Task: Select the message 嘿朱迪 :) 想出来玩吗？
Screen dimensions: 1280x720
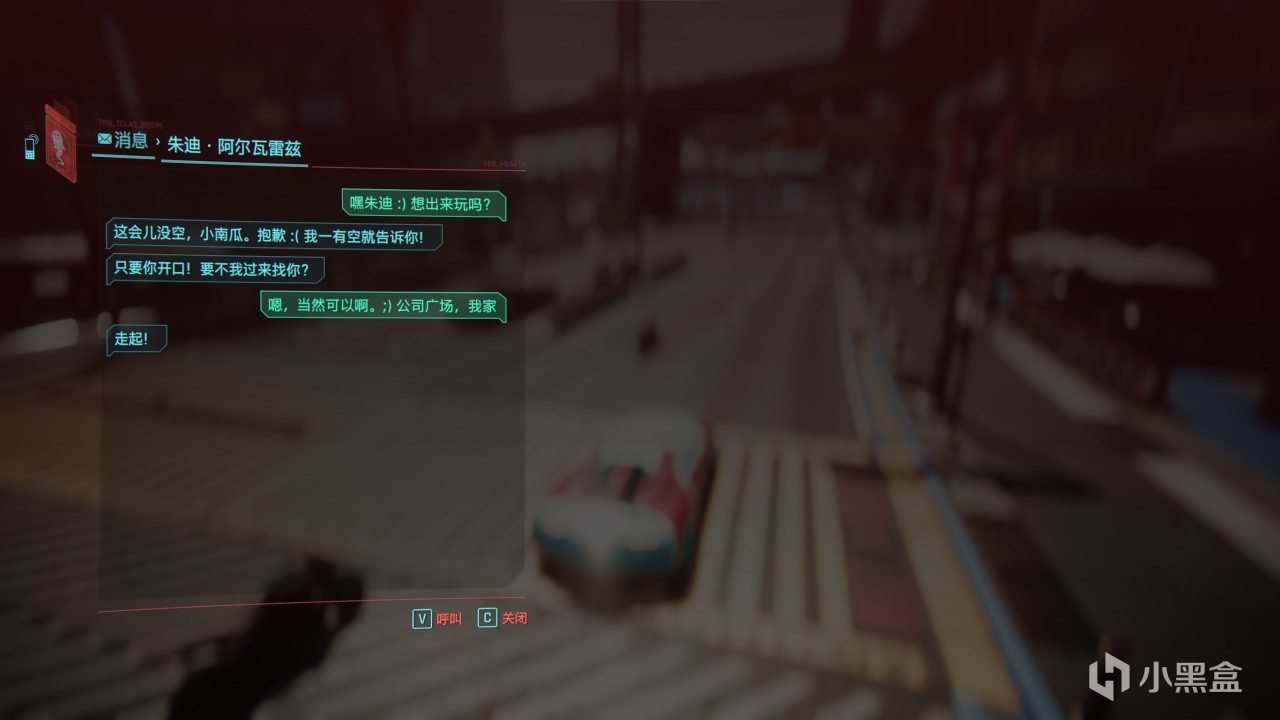Action: click(x=423, y=204)
